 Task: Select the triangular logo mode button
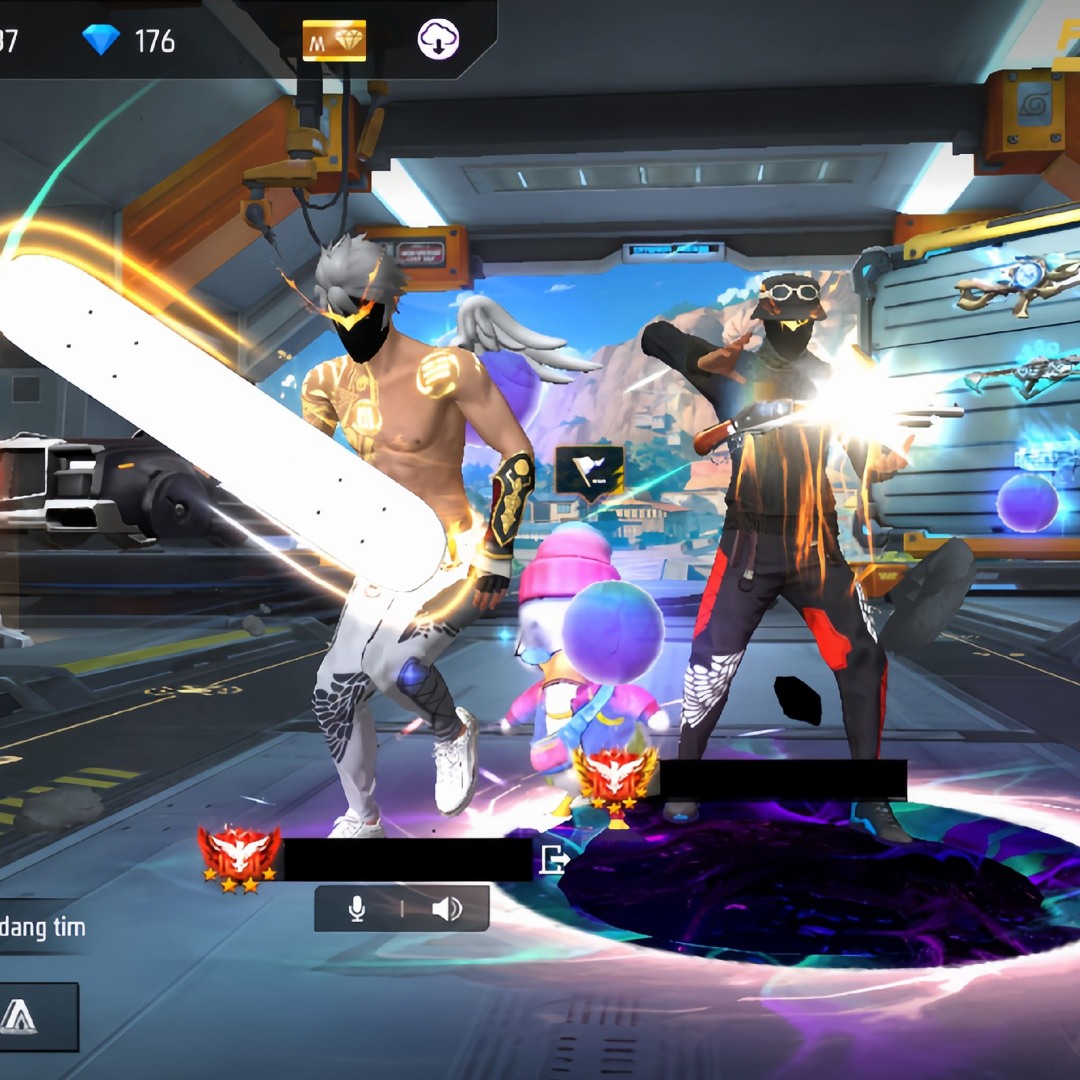click(19, 1016)
